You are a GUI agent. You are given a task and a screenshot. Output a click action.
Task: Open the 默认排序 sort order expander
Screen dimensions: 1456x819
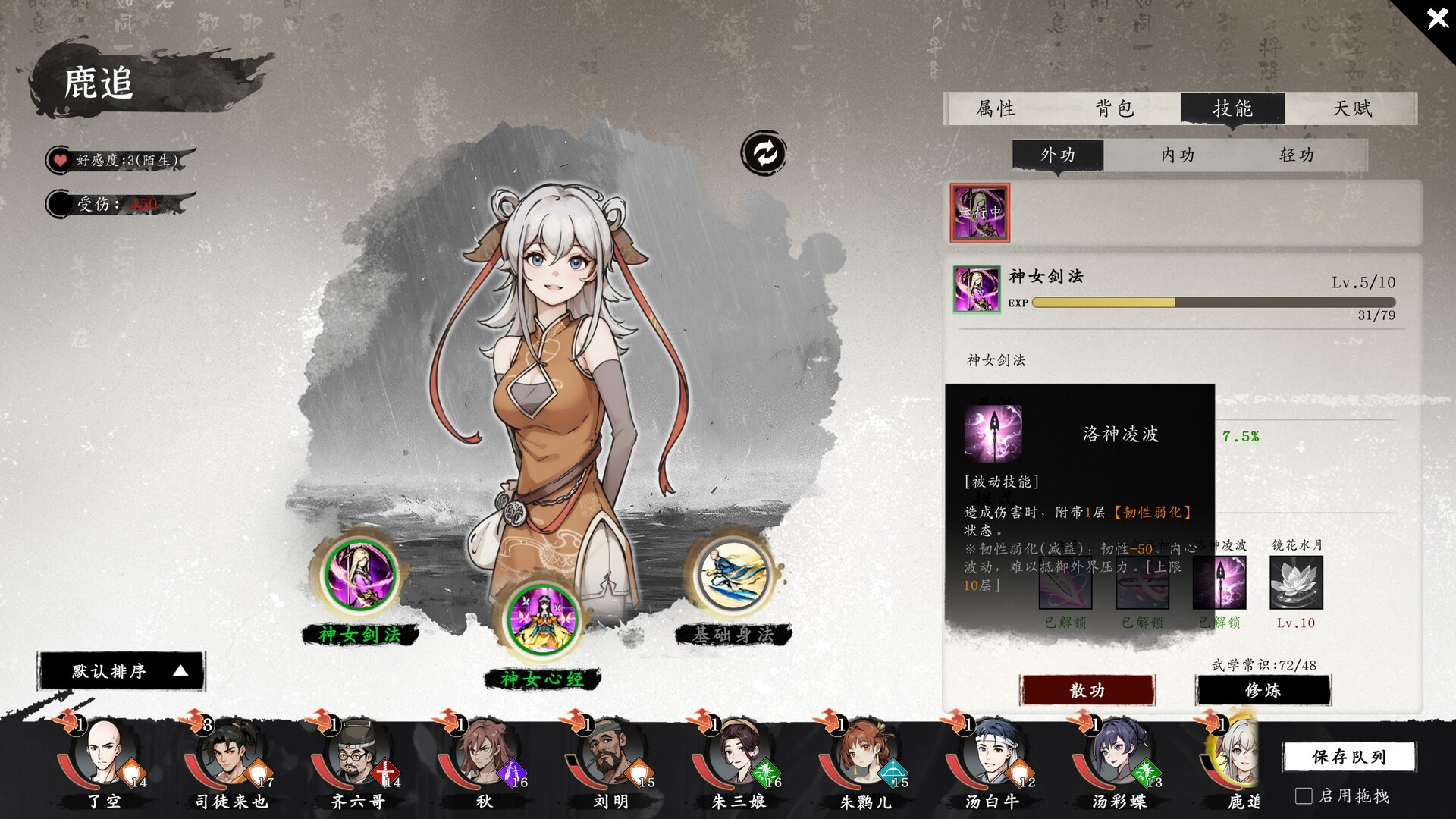coord(121,671)
